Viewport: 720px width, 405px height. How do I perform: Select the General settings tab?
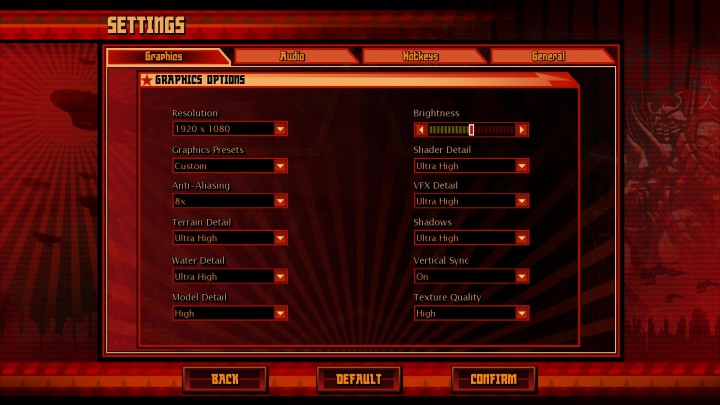[548, 56]
